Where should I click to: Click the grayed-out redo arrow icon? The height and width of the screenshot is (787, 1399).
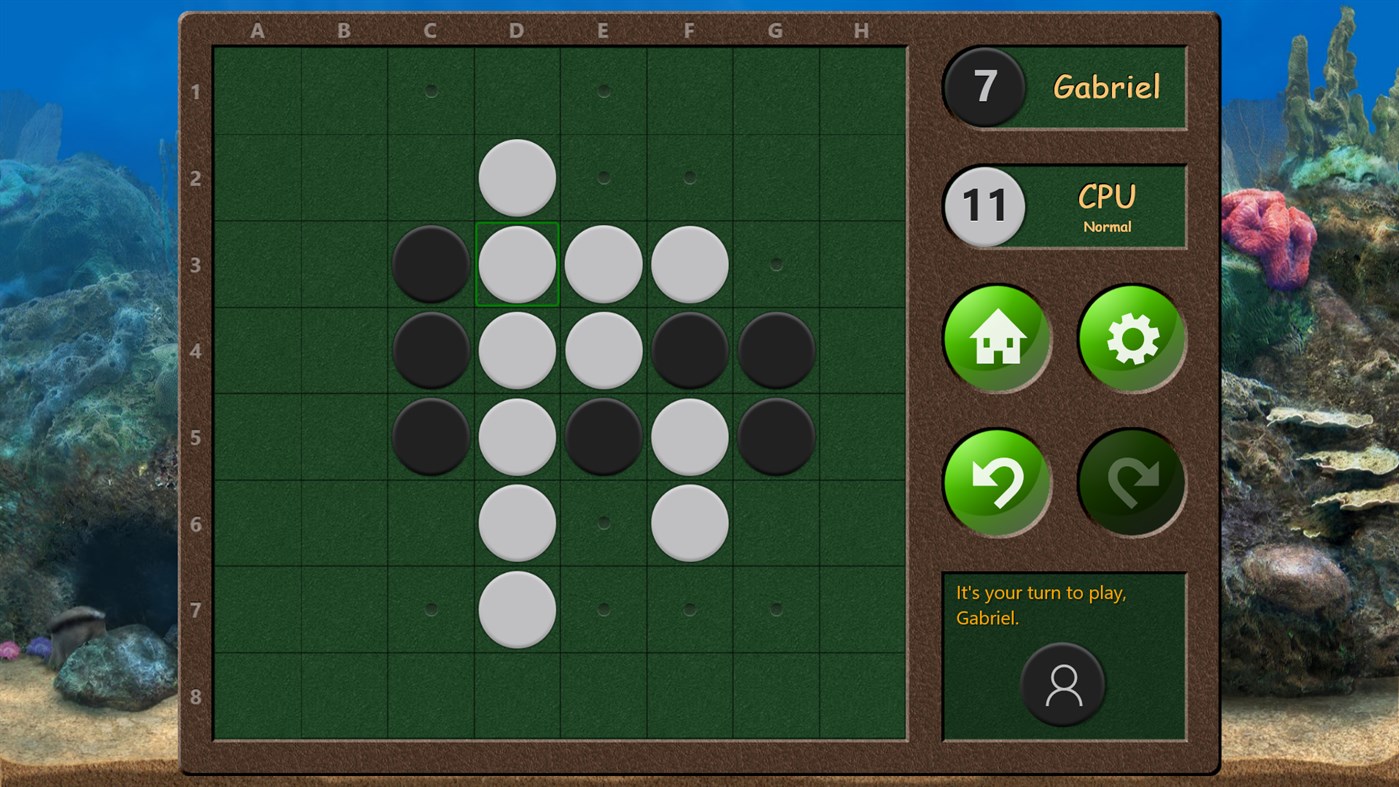pos(1130,481)
